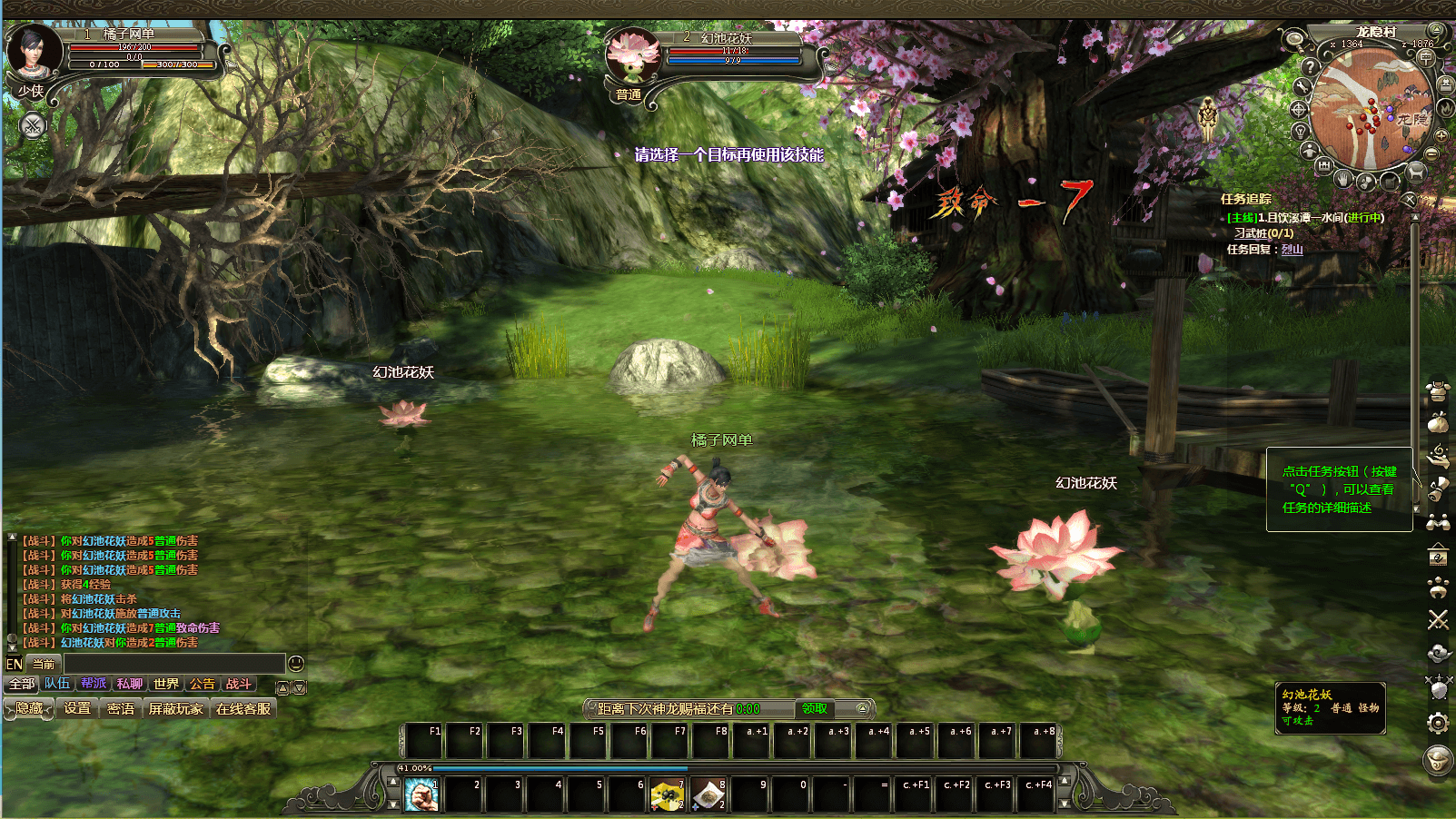1456x819 pixels.
Task: Open 在线客服 online customer service
Action: tap(243, 708)
